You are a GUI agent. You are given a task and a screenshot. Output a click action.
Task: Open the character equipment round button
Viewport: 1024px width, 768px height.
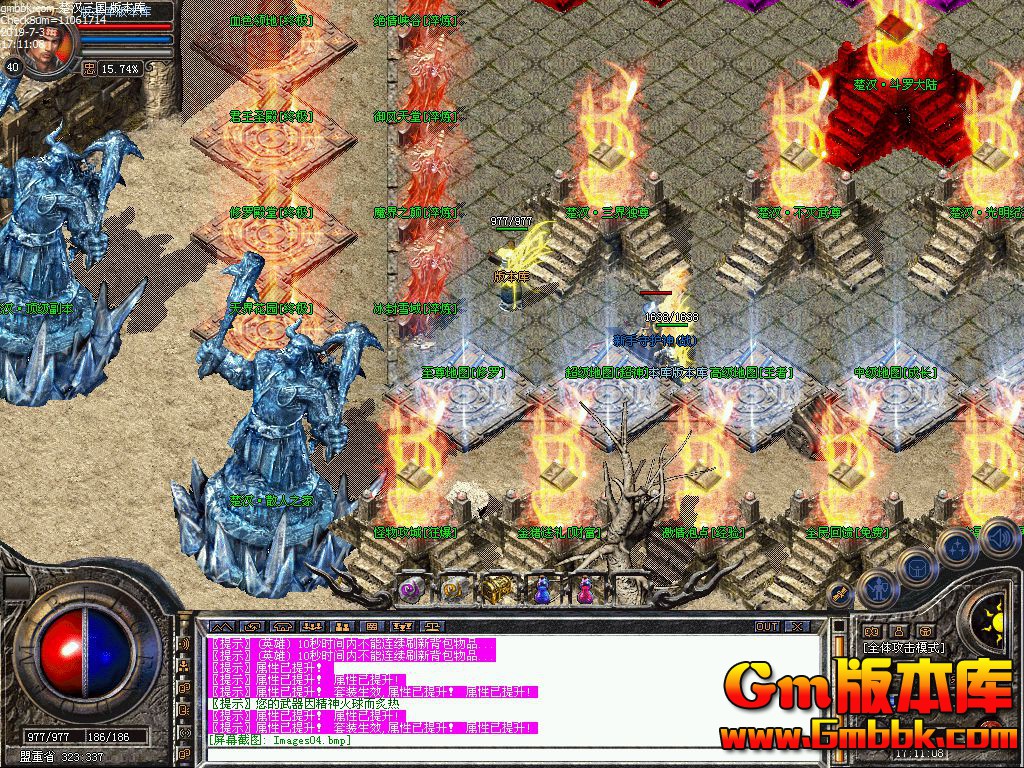(x=877, y=590)
